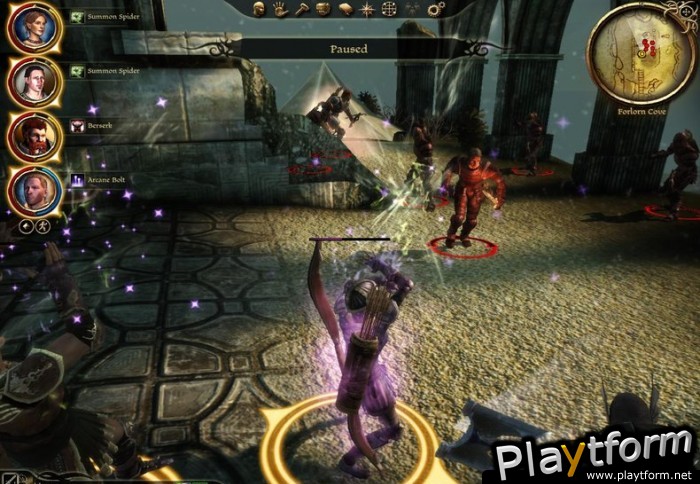Toggle the running figure party movement button
The image size is (700, 484).
pyautogui.click(x=44, y=227)
